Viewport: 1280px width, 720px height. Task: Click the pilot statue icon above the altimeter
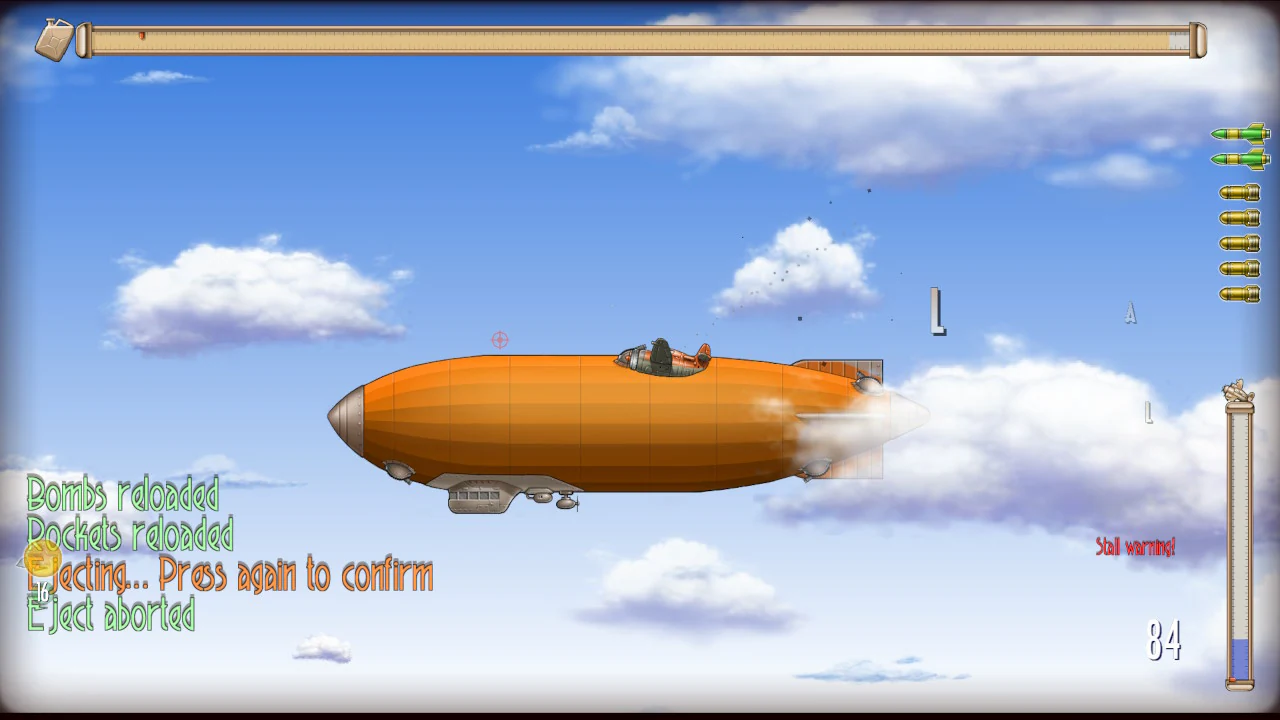[x=1238, y=390]
